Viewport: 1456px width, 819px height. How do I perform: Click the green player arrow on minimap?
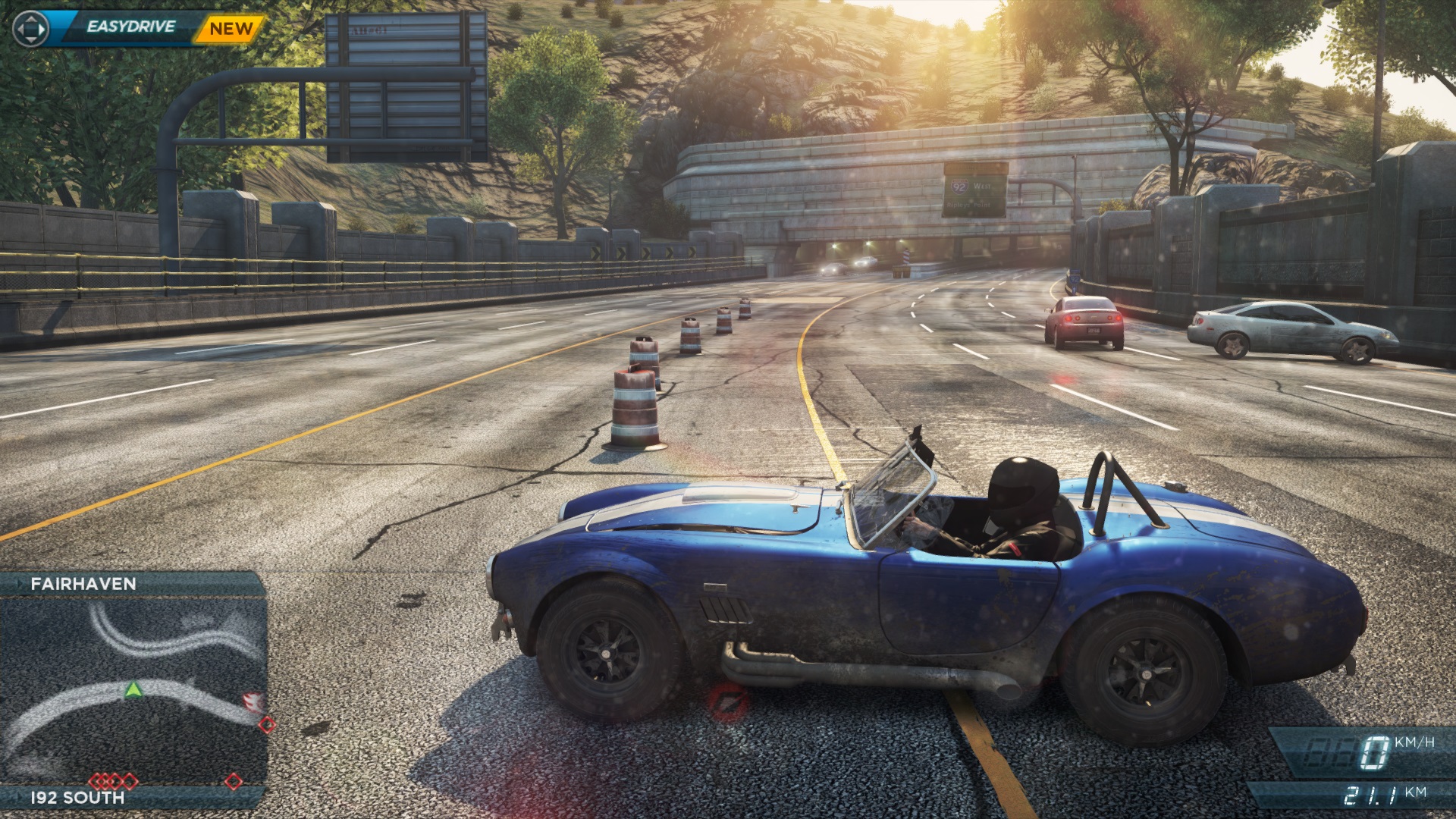[x=133, y=689]
